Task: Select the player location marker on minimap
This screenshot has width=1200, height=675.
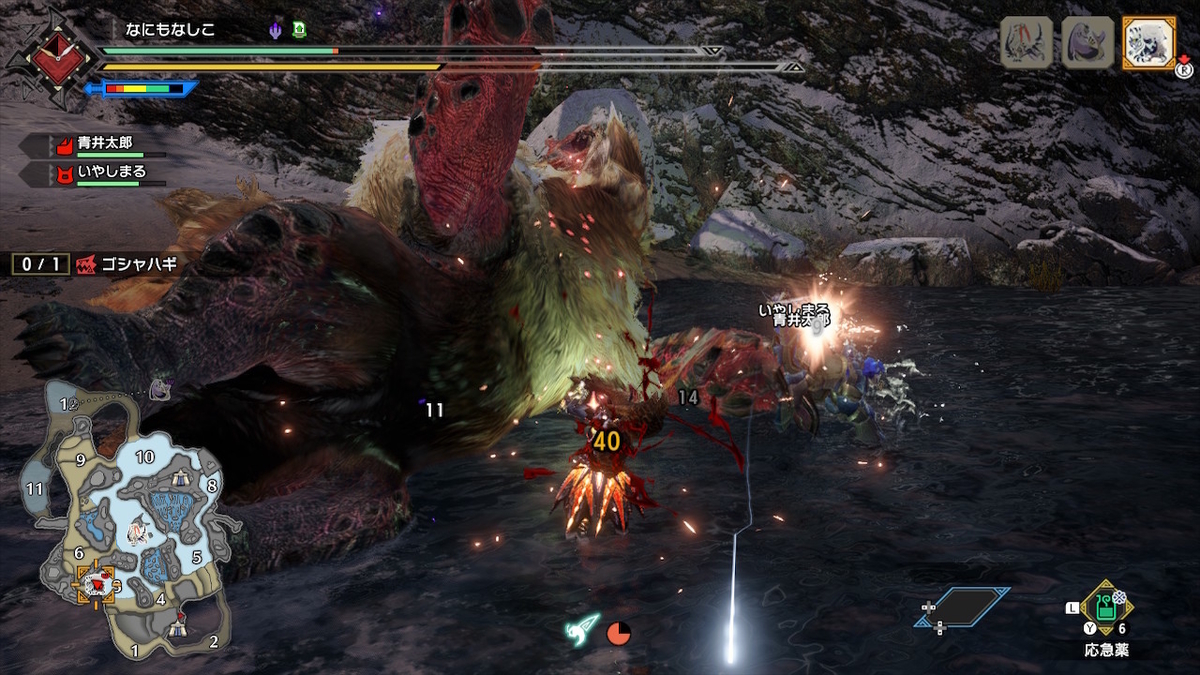Action: (96, 584)
